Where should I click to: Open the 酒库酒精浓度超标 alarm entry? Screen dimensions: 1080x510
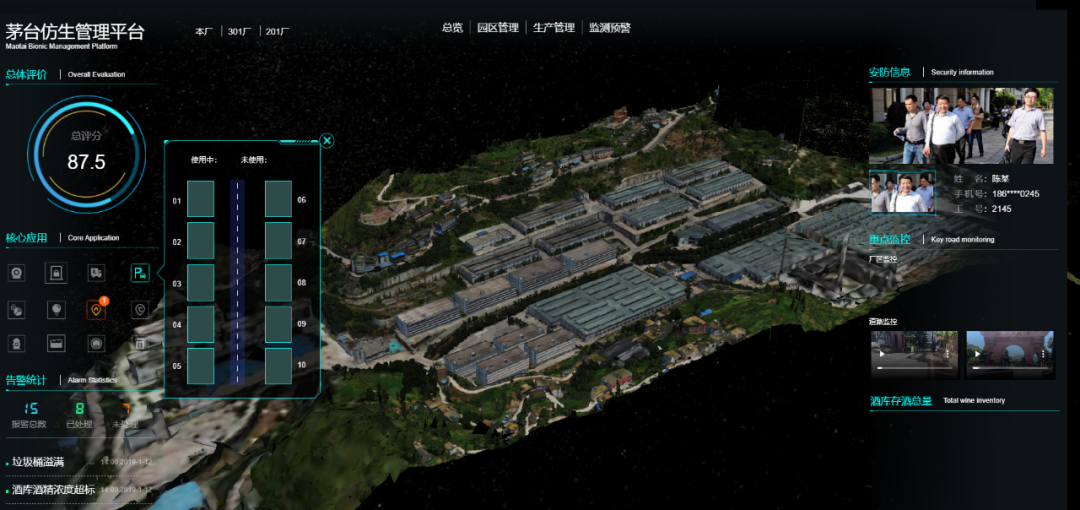(x=53, y=490)
